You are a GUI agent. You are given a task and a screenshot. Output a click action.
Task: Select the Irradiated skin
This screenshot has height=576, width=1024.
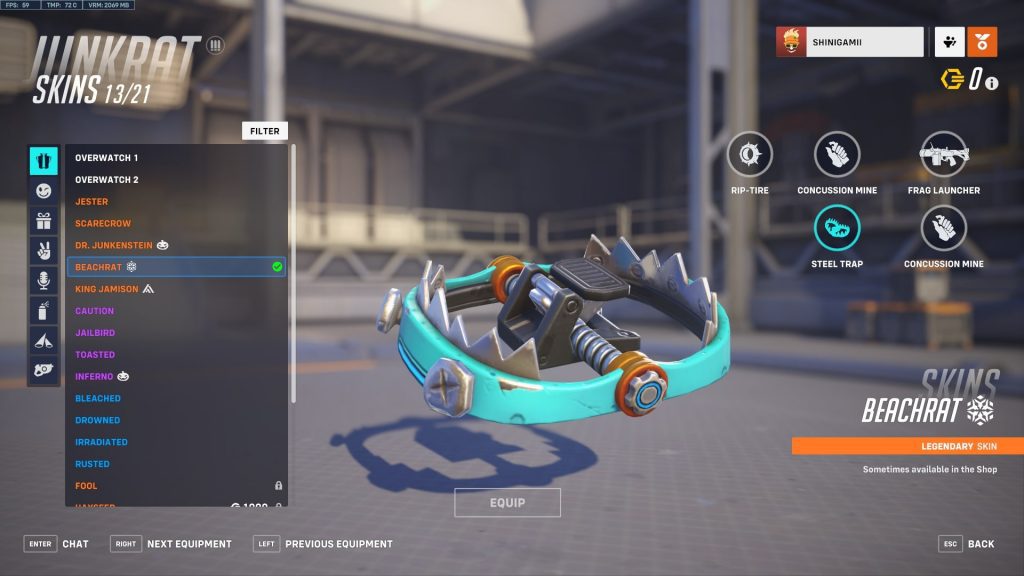[x=101, y=442]
